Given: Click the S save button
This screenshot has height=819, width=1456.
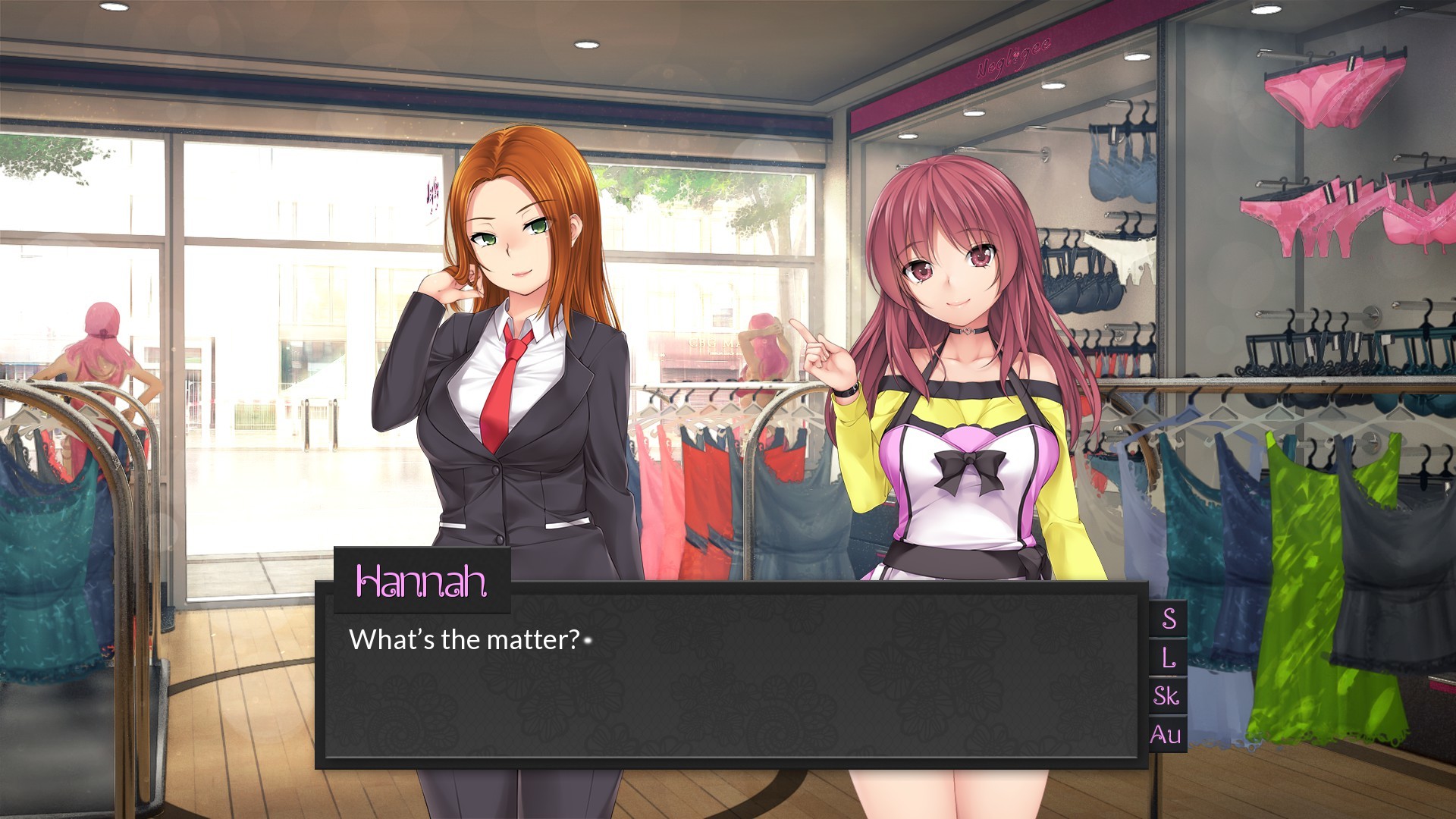Looking at the screenshot, I should [x=1169, y=619].
